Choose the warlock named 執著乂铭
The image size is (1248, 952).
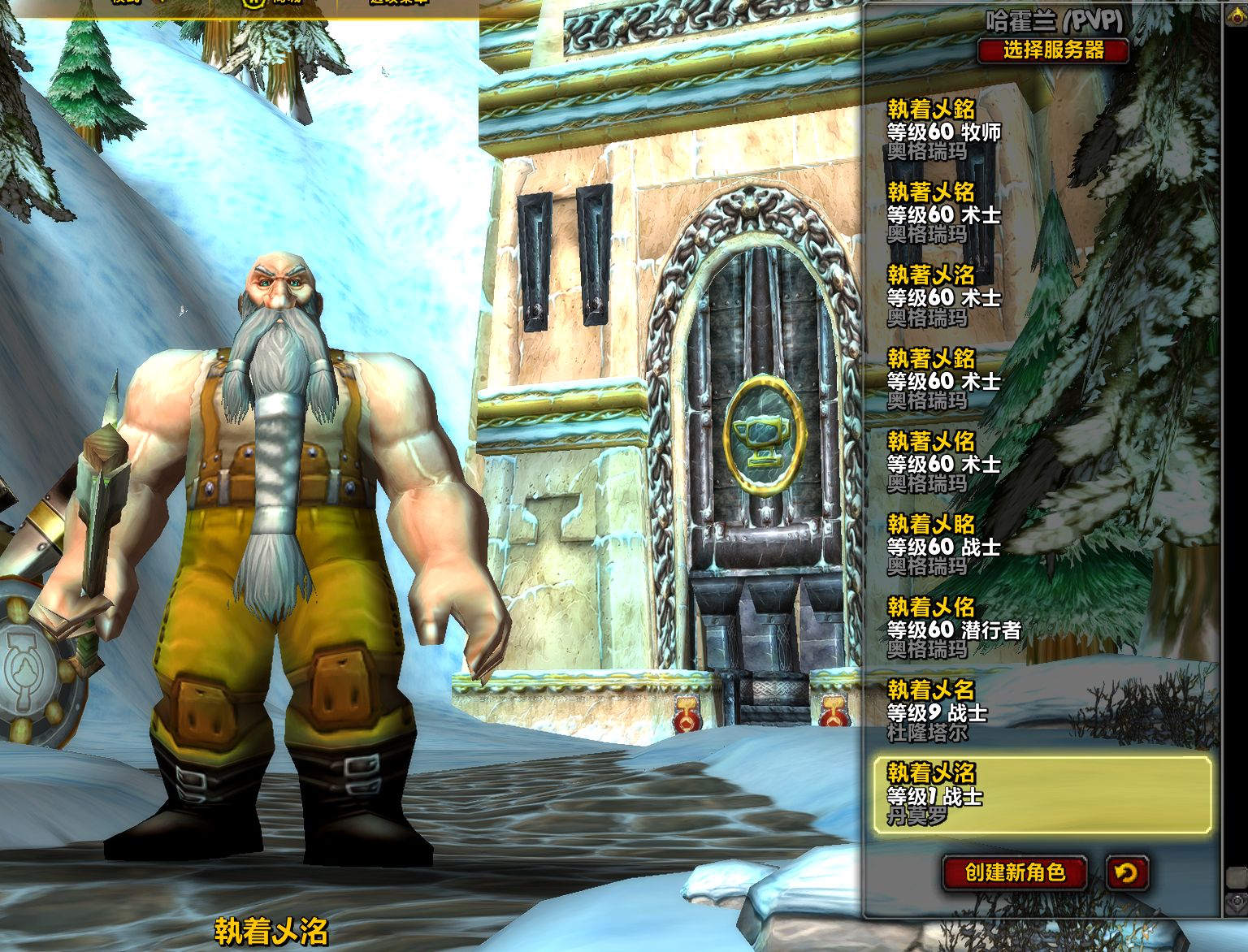pos(942,214)
